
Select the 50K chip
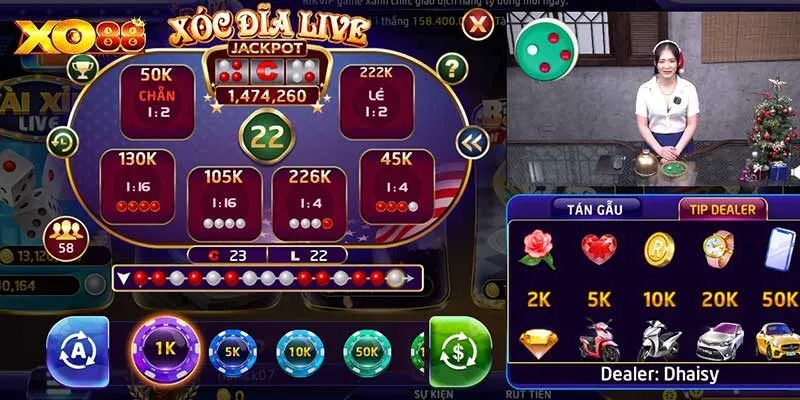pos(367,352)
